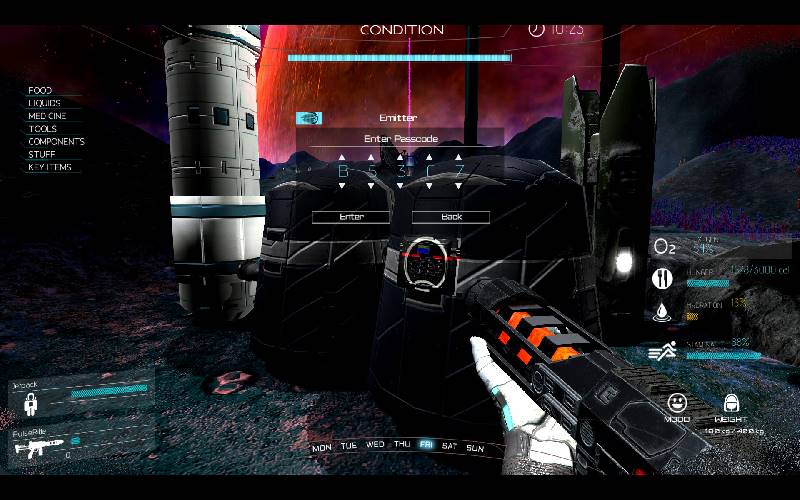Click the Mood smiley face icon
Image resolution: width=800 pixels, height=500 pixels.
coord(679,403)
